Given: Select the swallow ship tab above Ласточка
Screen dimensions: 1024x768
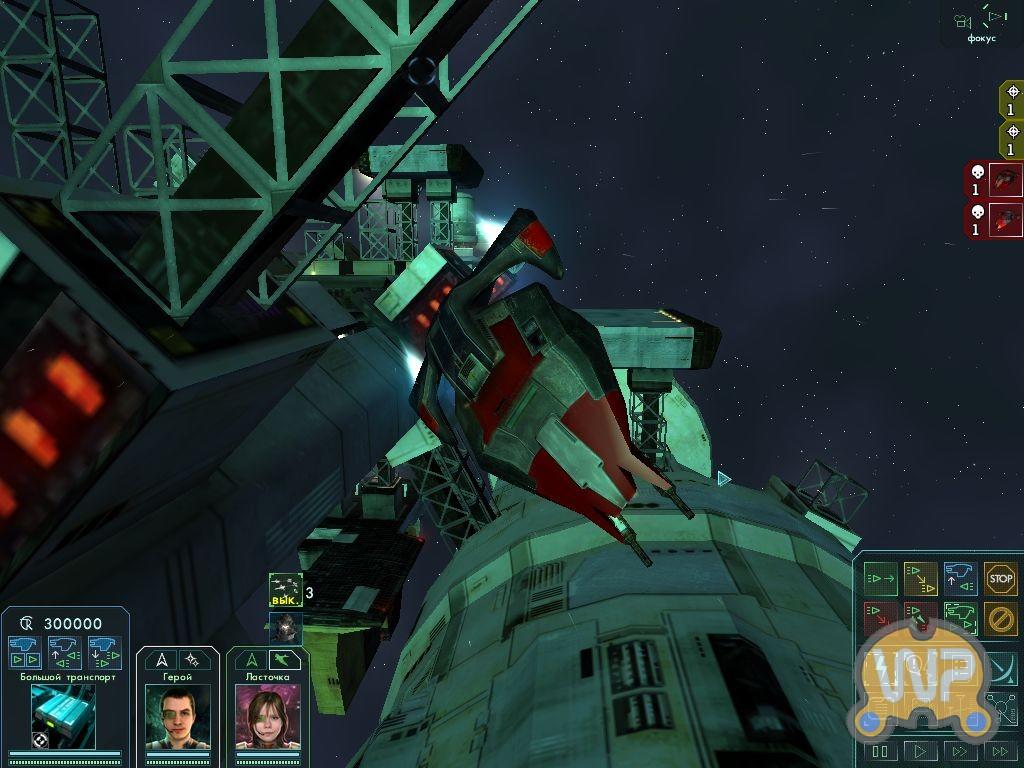Looking at the screenshot, I should coord(285,659).
